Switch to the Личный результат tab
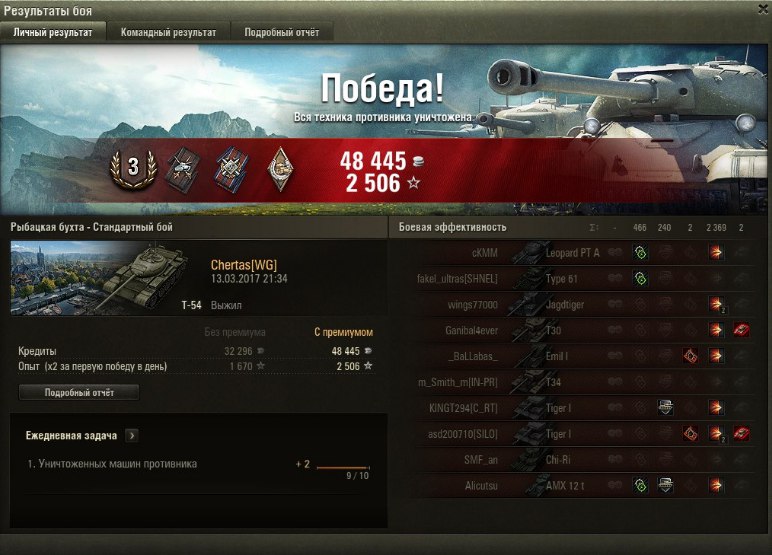The image size is (772, 555). (x=52, y=32)
